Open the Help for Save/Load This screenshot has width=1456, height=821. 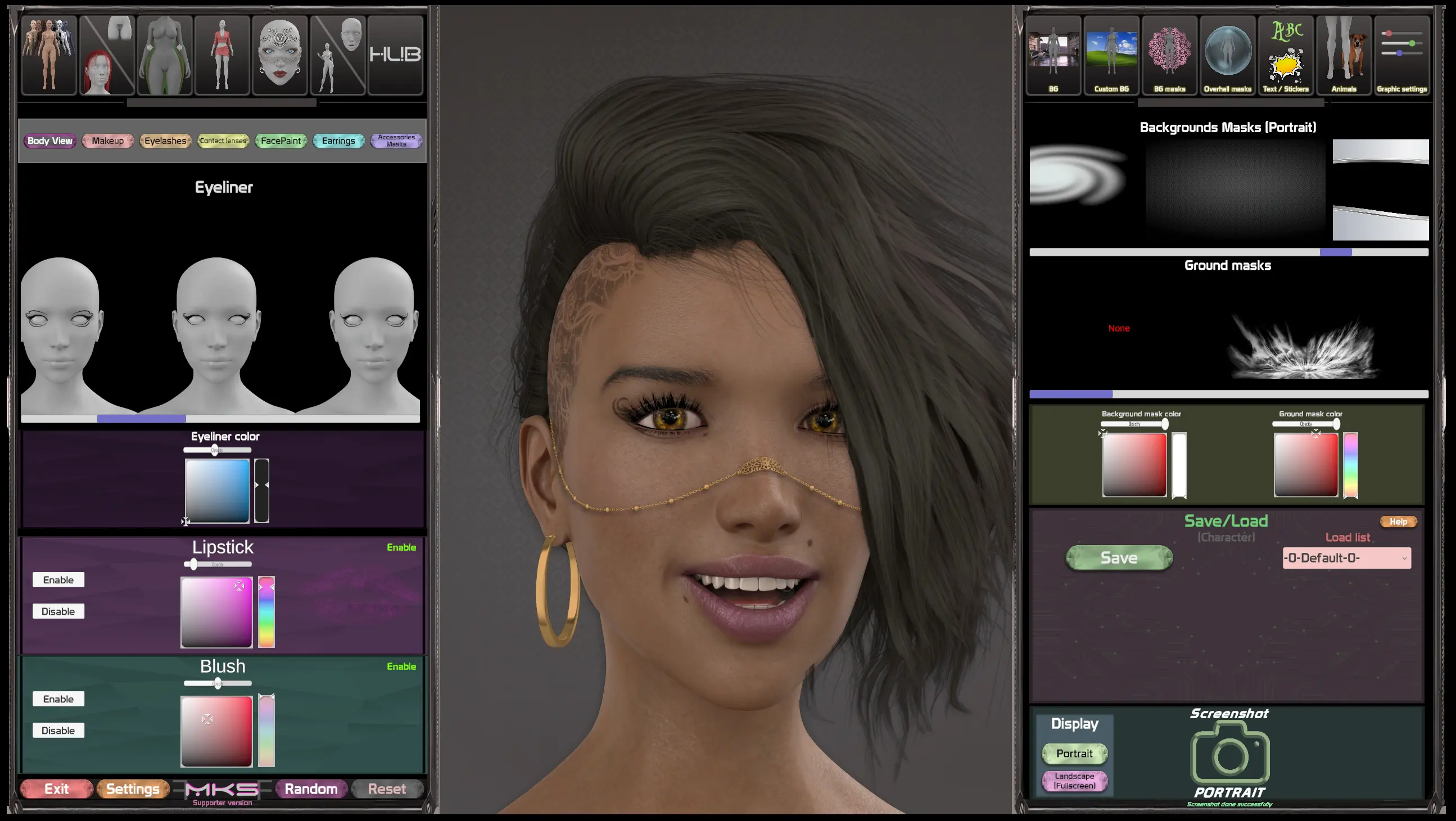(1398, 521)
